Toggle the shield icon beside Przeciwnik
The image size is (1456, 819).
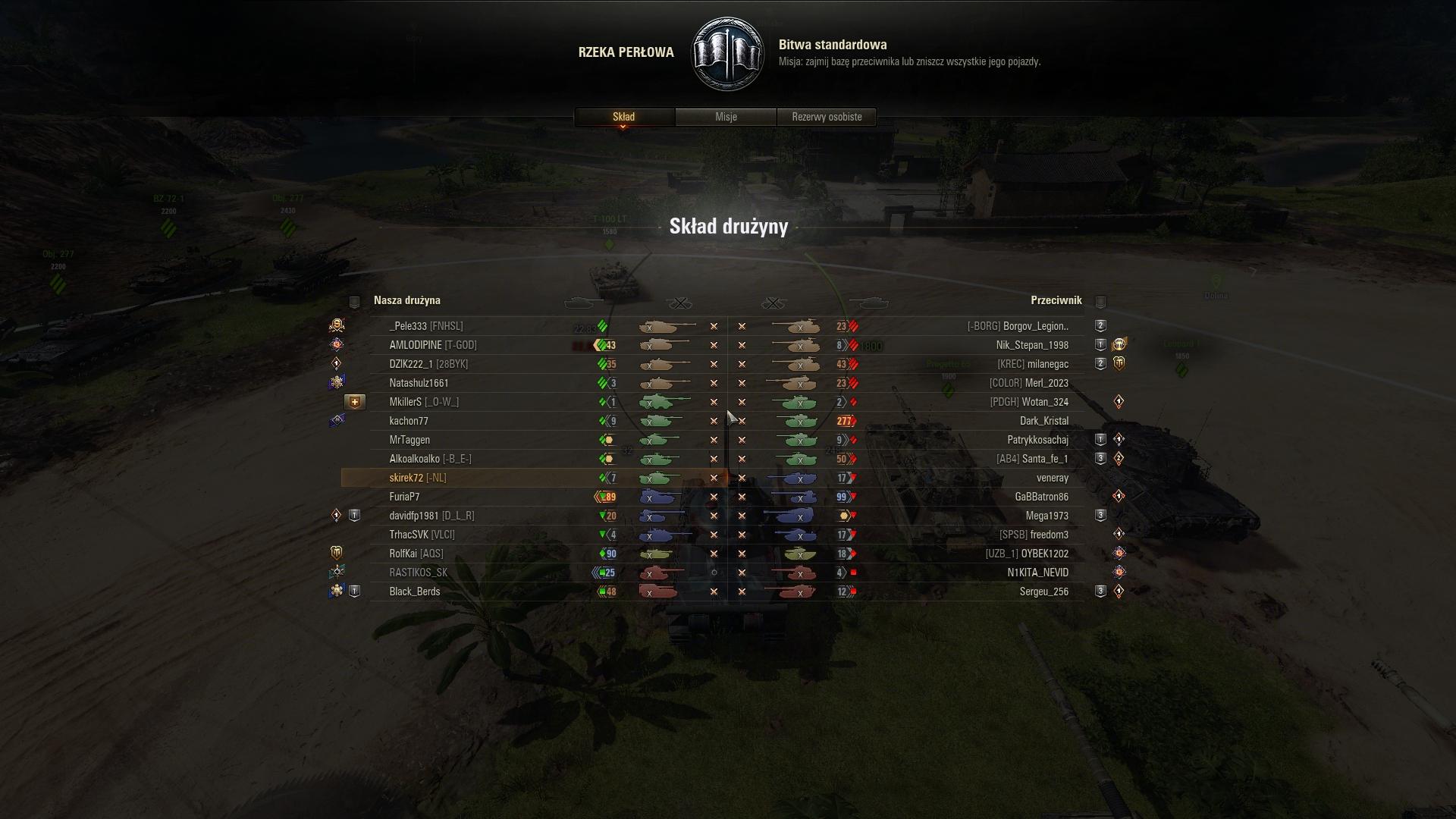(x=1100, y=302)
